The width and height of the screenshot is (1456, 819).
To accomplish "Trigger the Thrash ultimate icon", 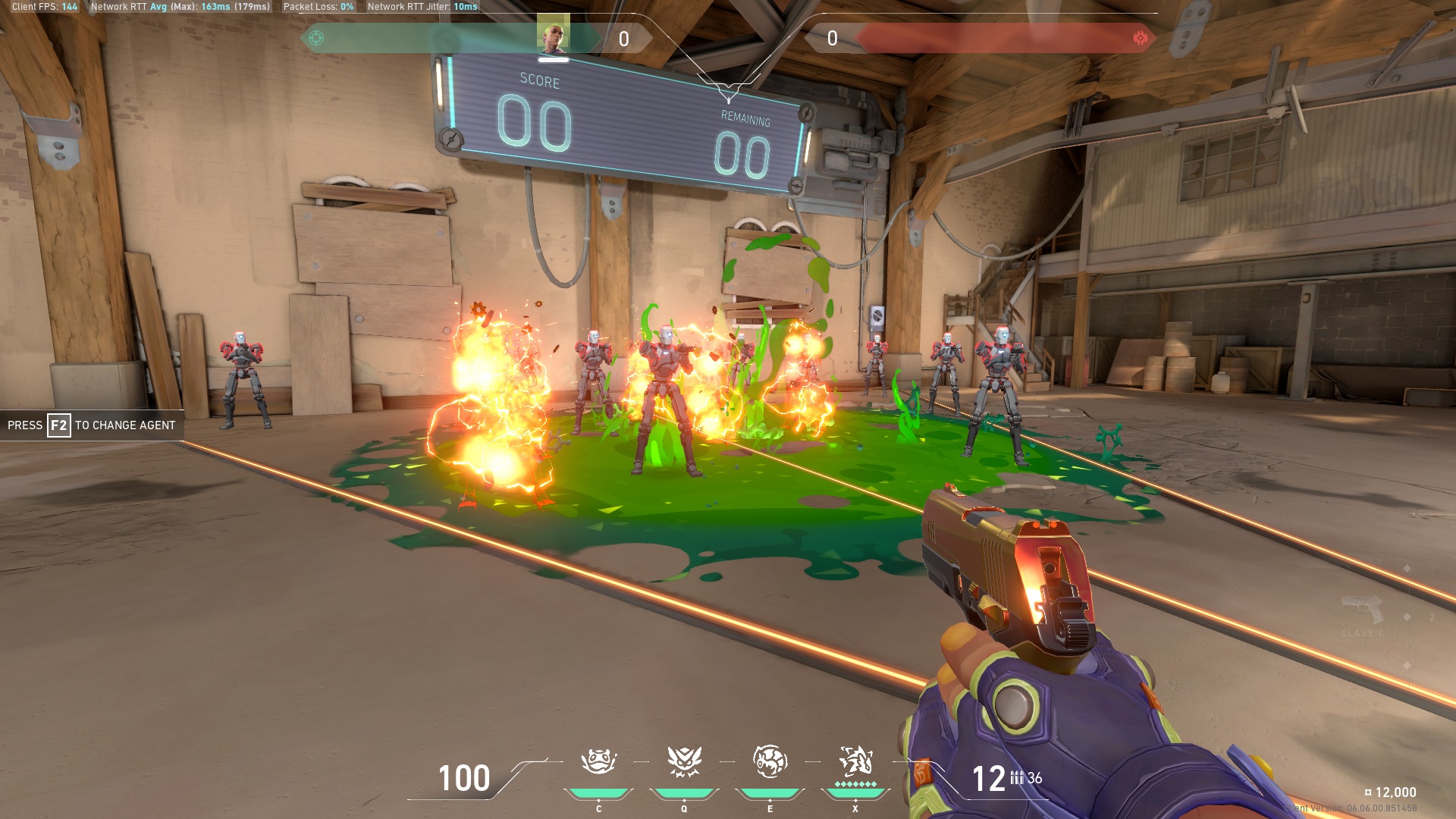I will coord(855,761).
